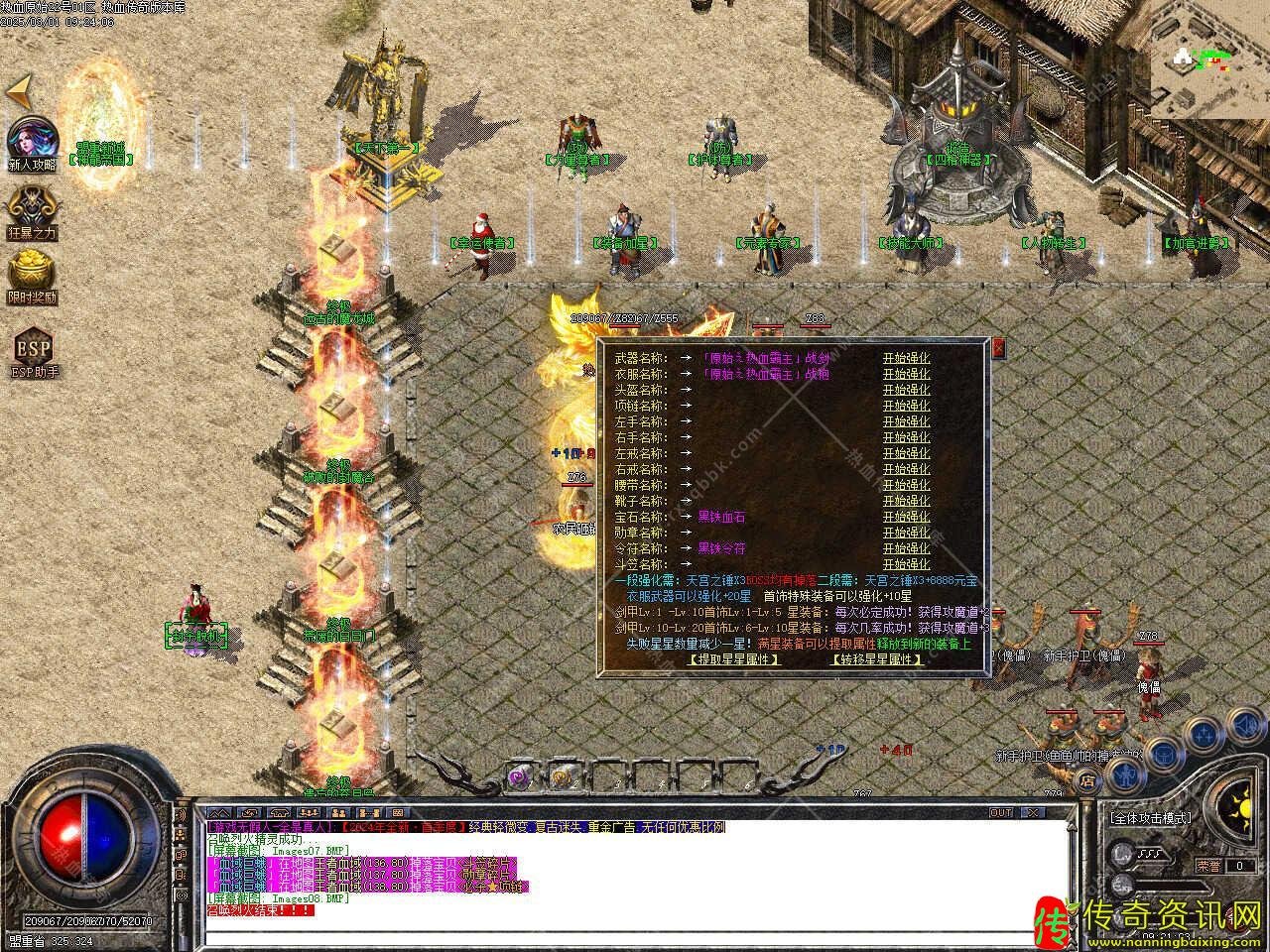Collapse side icons with the yellow arrow
The image size is (1270, 952).
[19, 92]
